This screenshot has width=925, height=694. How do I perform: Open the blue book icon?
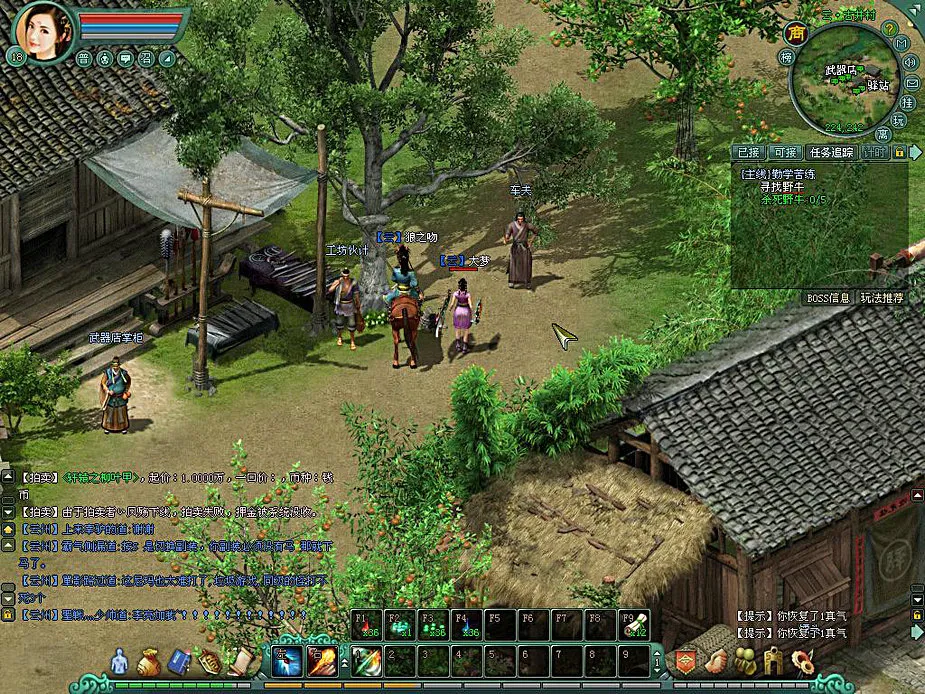point(179,661)
